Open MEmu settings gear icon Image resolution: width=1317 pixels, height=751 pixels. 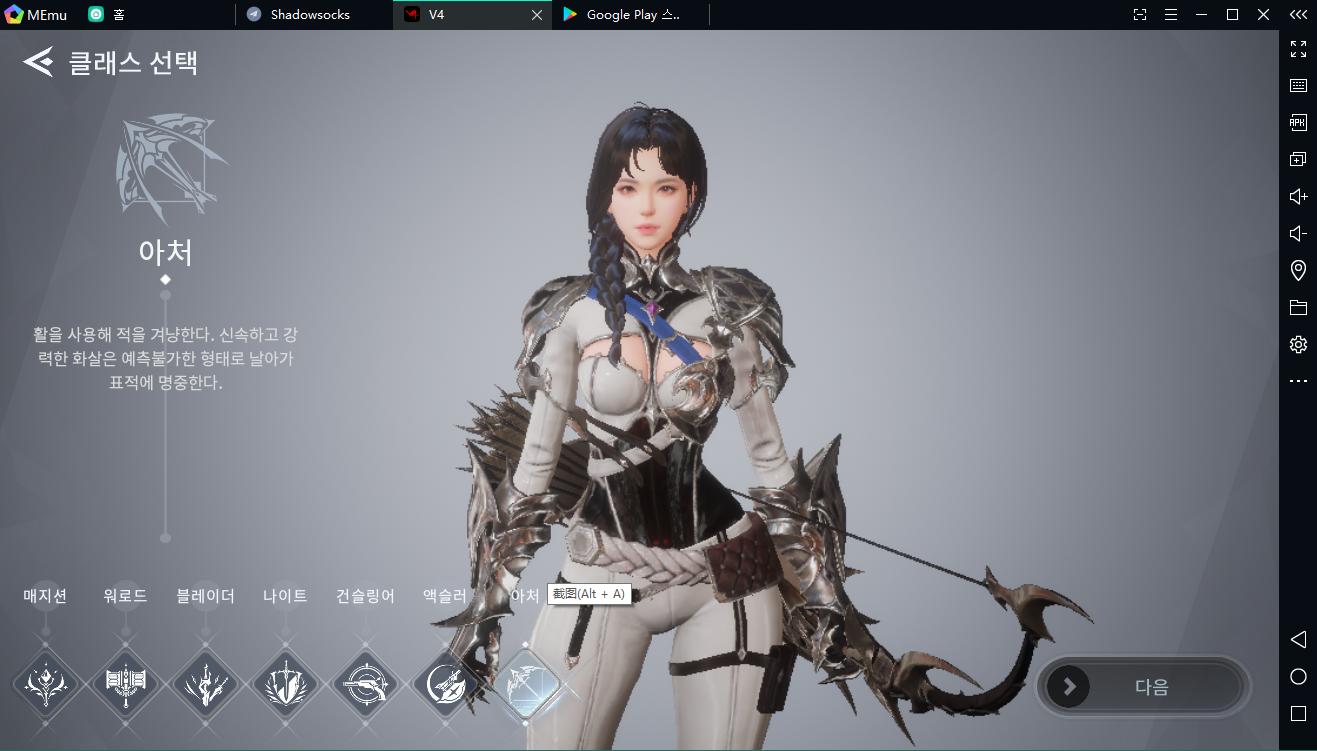click(x=1298, y=344)
